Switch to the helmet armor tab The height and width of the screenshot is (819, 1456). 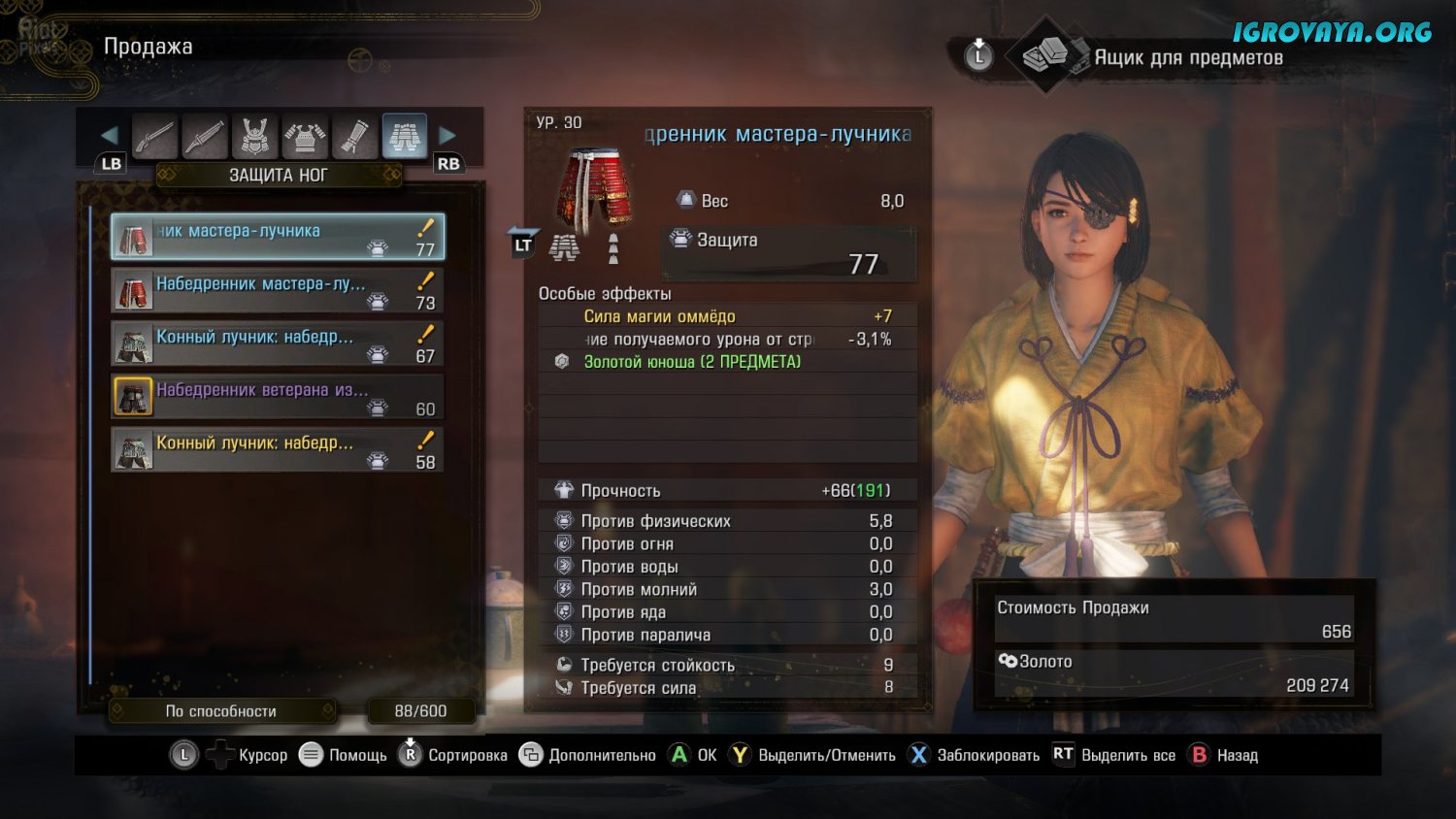(255, 136)
